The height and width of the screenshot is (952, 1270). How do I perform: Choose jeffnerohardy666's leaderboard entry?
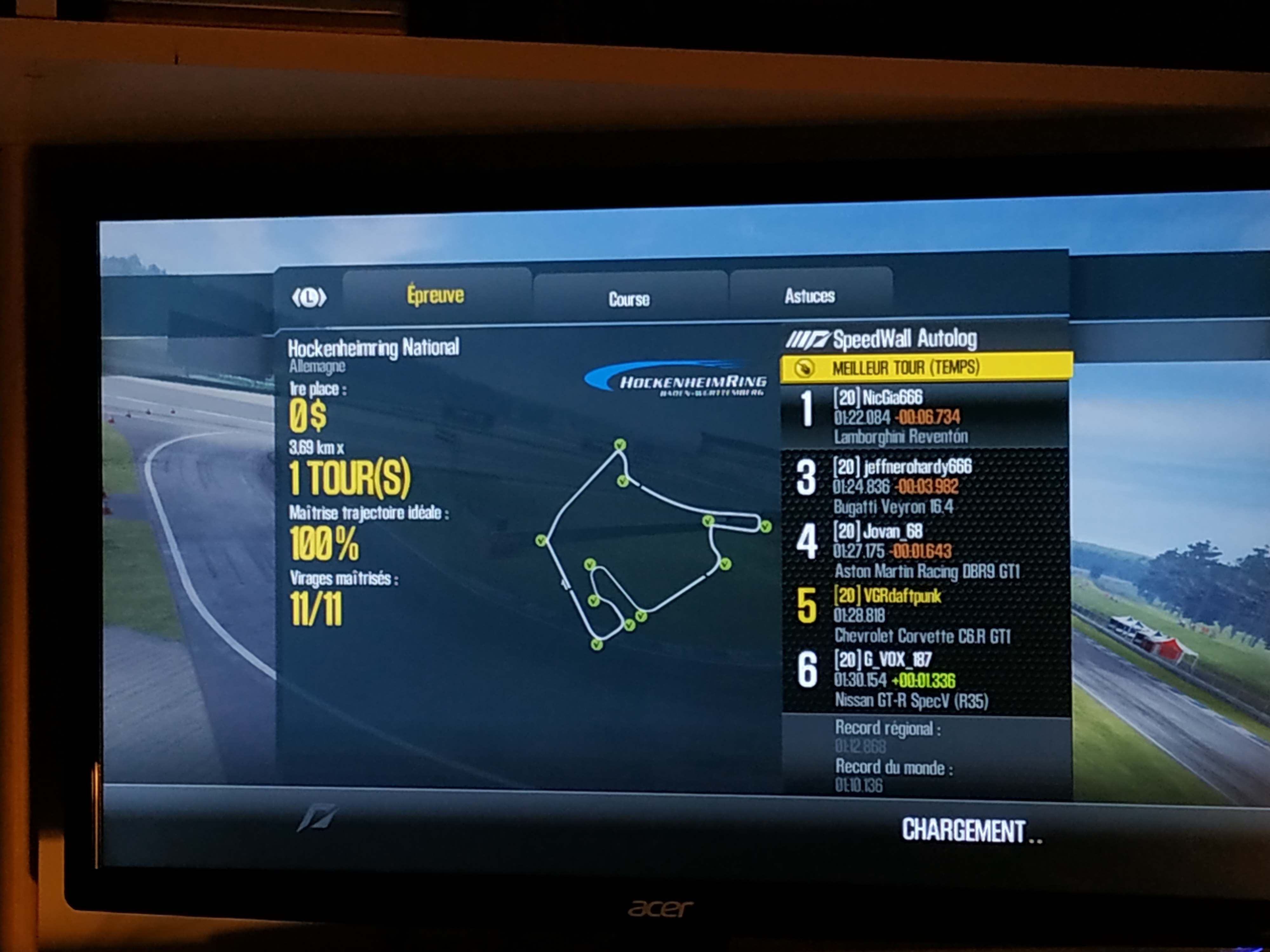pos(926,486)
